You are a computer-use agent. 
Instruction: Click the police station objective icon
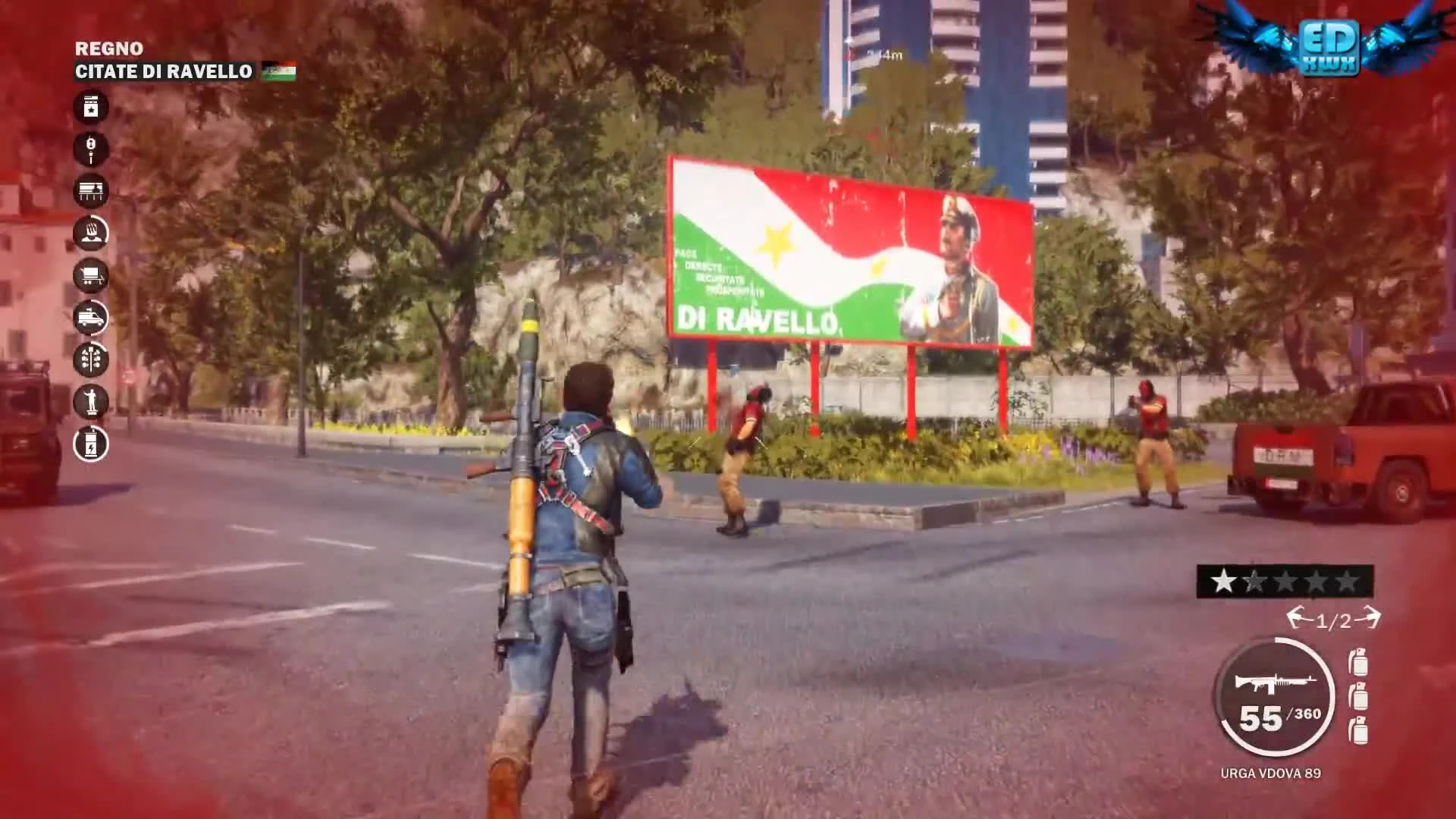91,234
